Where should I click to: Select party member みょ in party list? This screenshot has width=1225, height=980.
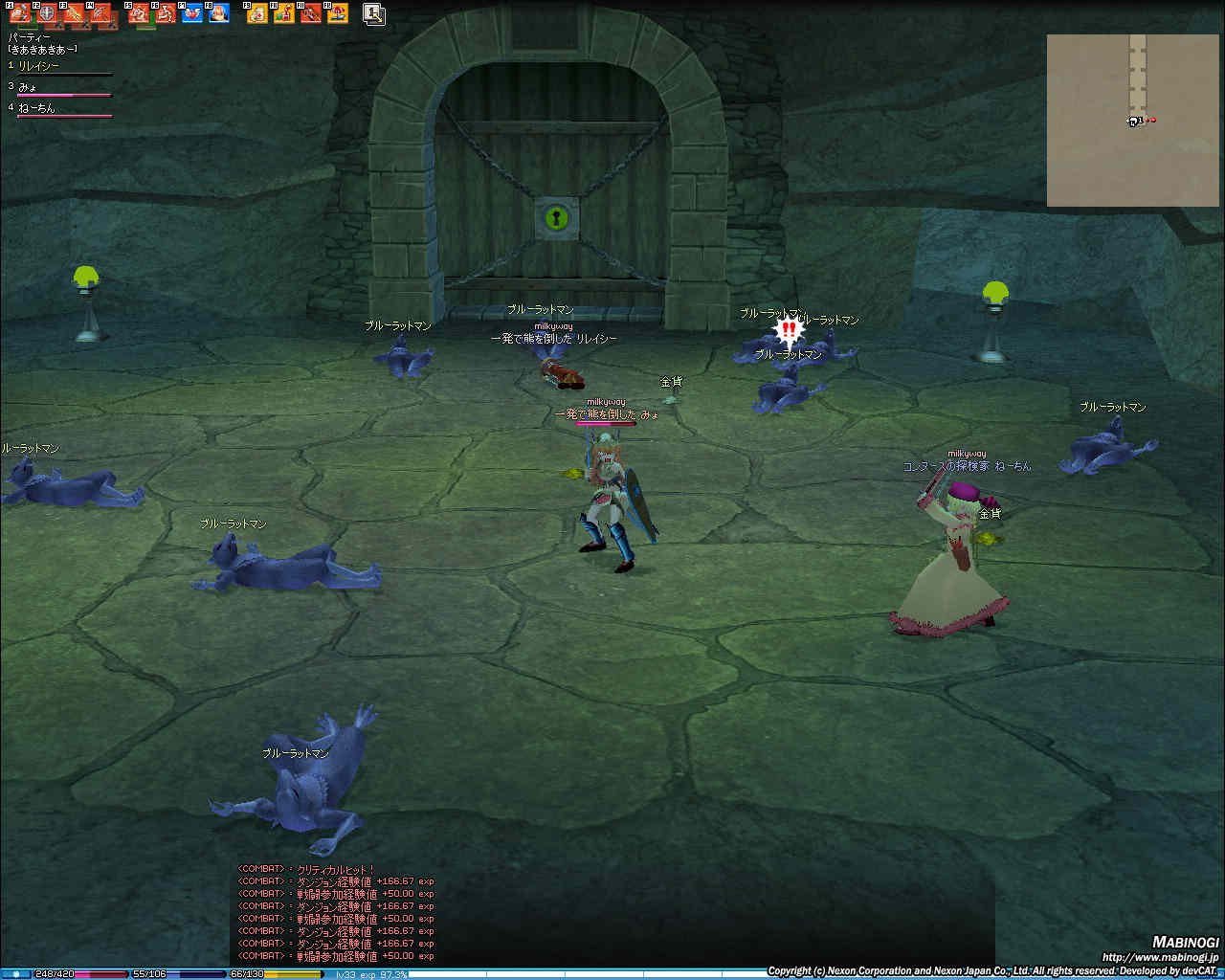tap(28, 87)
